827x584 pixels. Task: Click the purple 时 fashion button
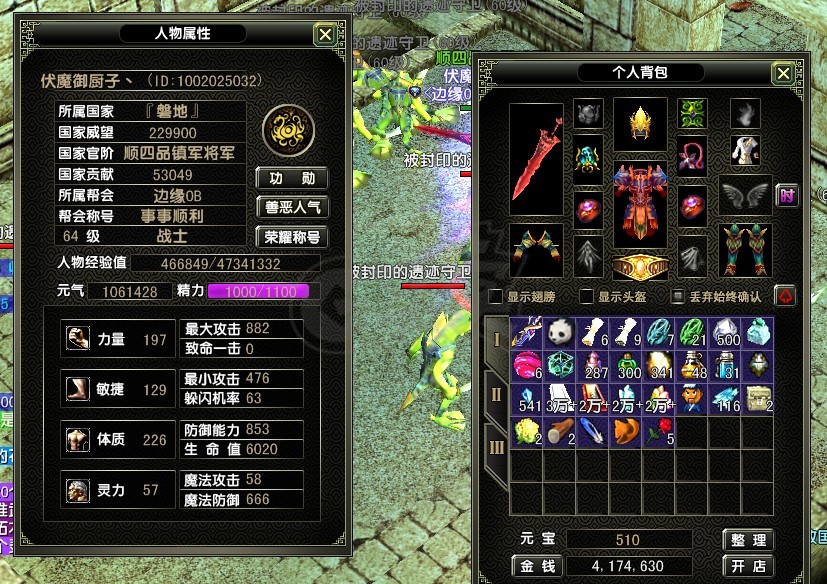click(x=787, y=196)
